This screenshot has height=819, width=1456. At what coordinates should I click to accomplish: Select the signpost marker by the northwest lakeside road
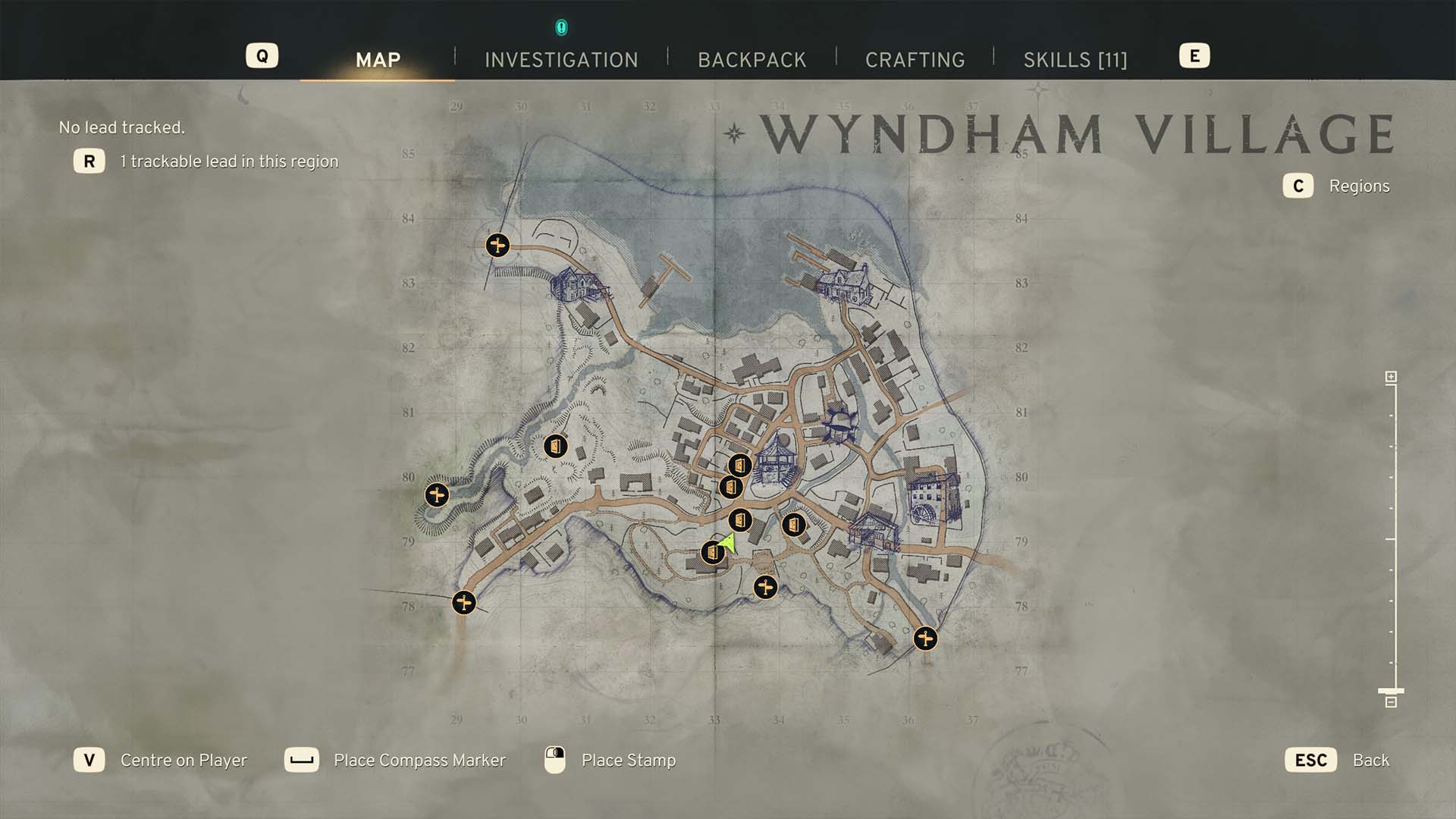coord(497,245)
